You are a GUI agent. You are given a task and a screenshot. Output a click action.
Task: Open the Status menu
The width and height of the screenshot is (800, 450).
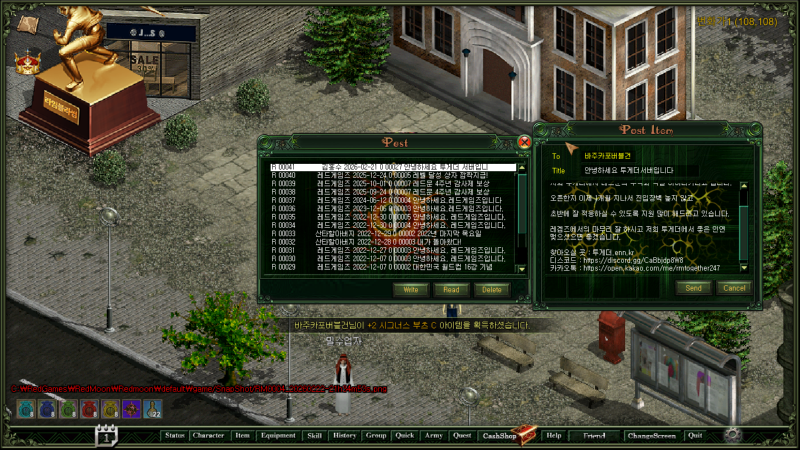tap(175, 436)
